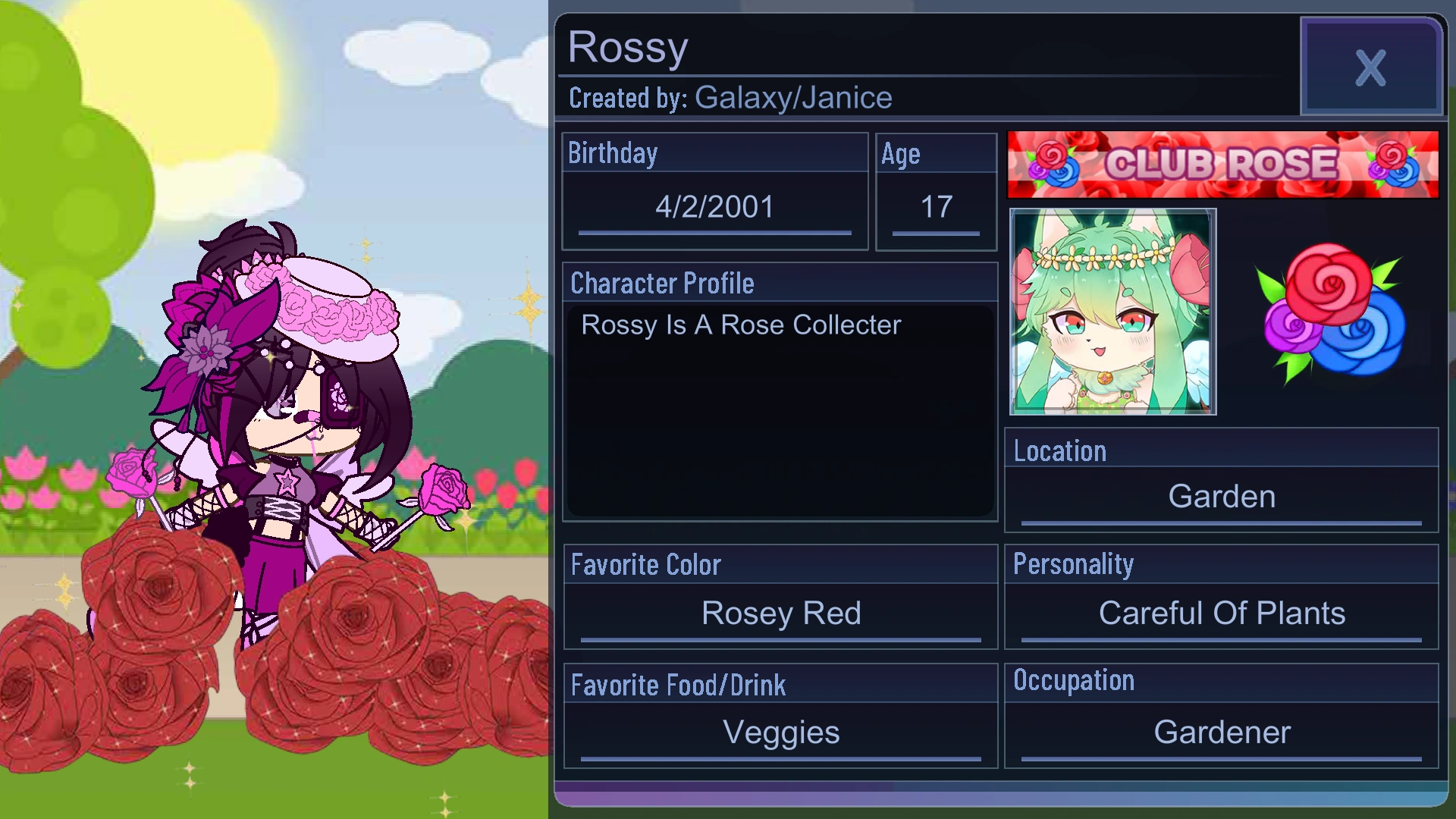Edit the Created by Galaxy/Janice field

(x=728, y=97)
